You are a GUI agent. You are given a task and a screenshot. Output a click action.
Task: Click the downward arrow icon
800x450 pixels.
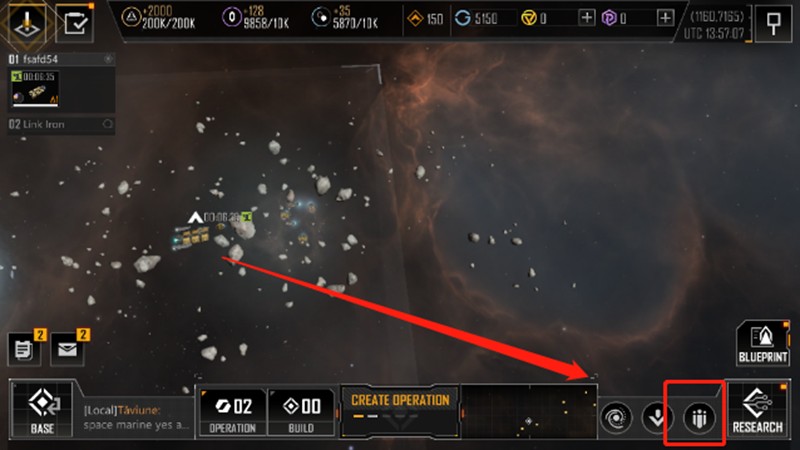[656, 417]
